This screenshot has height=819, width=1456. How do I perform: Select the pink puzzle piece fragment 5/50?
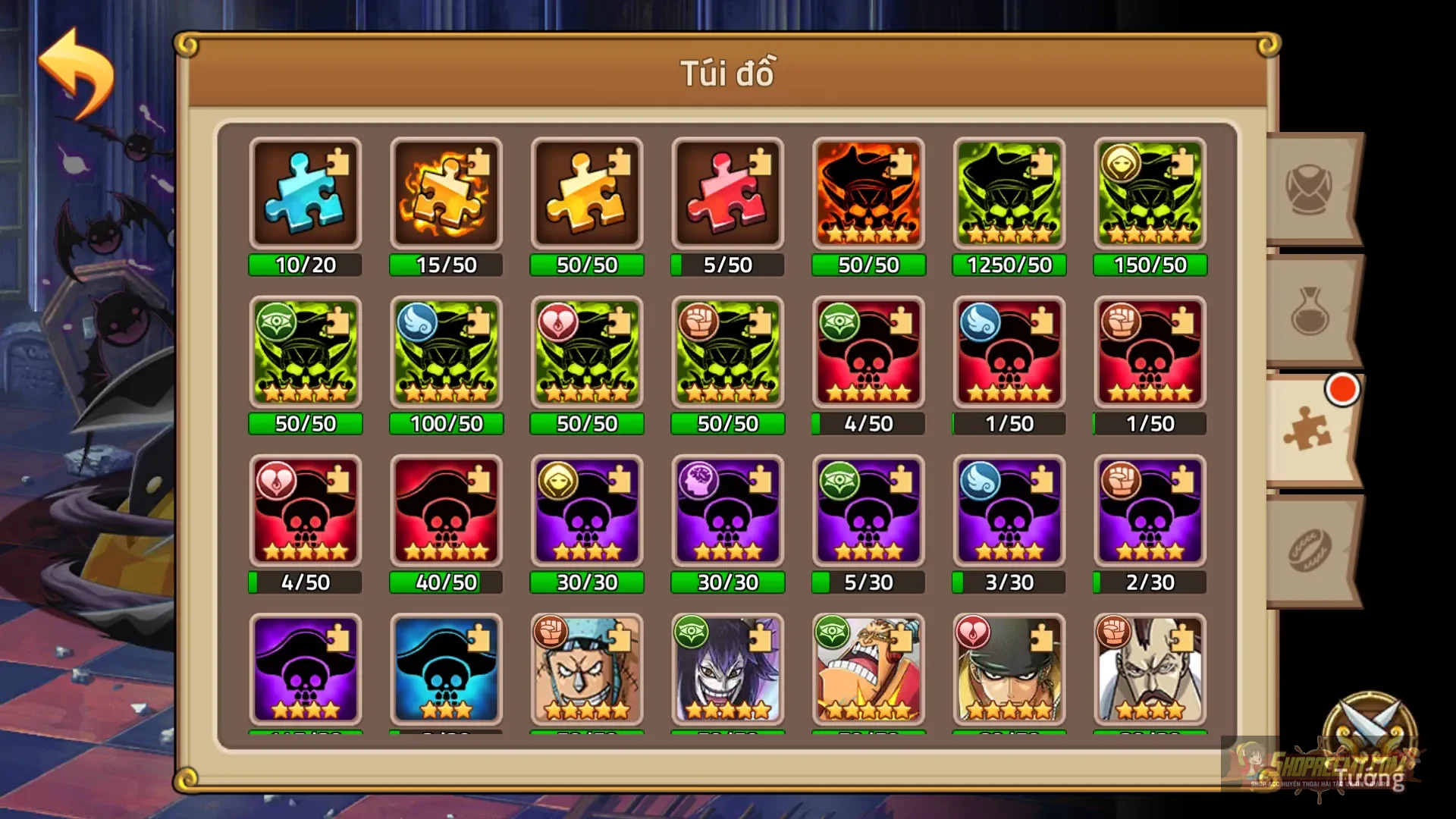click(727, 194)
